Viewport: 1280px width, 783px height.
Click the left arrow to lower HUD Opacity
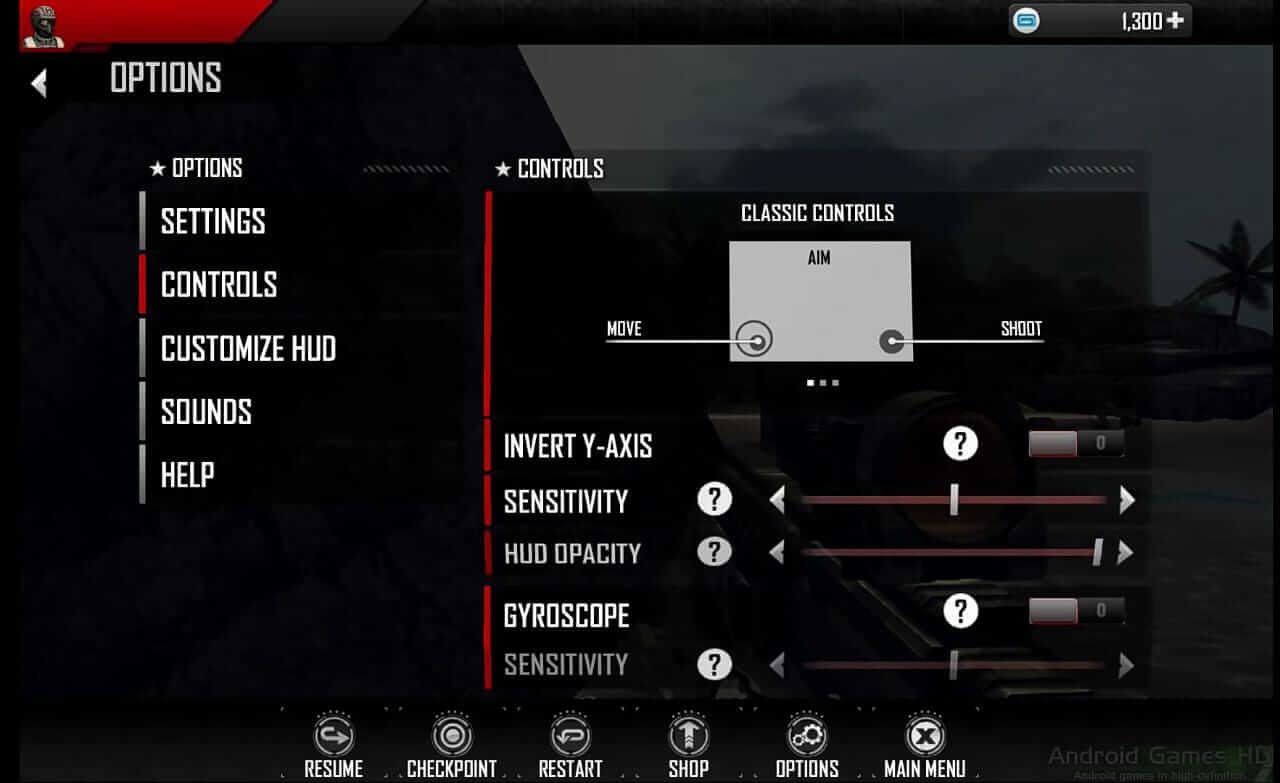778,552
